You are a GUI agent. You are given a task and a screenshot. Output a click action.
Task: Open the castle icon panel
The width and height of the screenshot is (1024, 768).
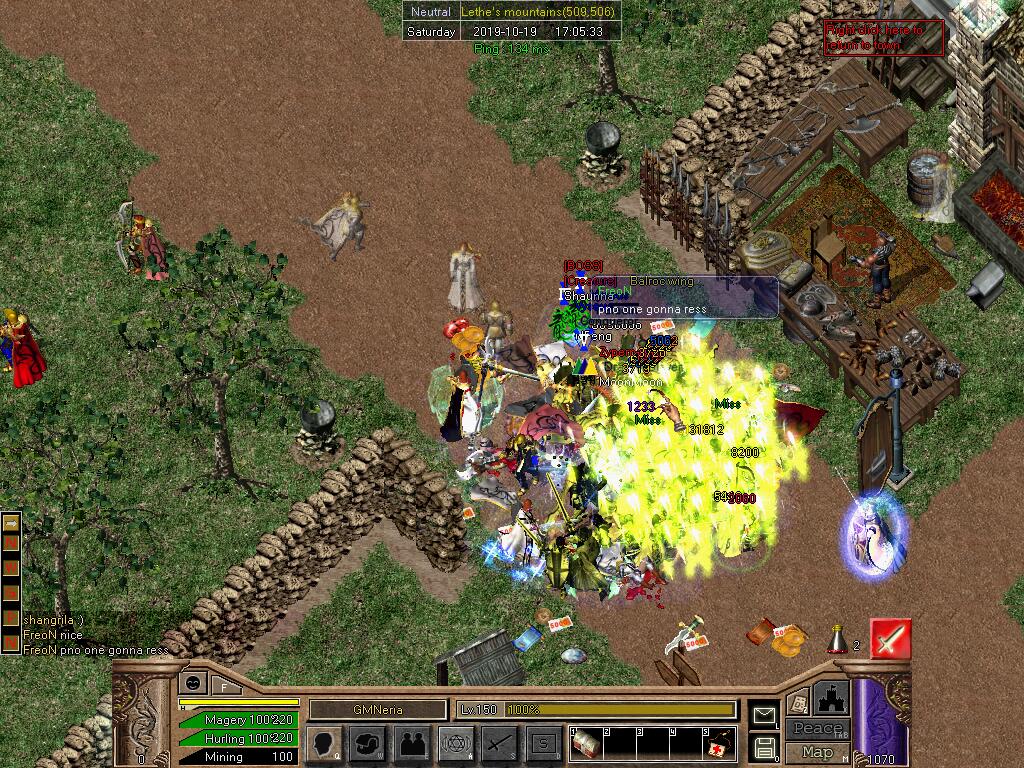point(832,698)
